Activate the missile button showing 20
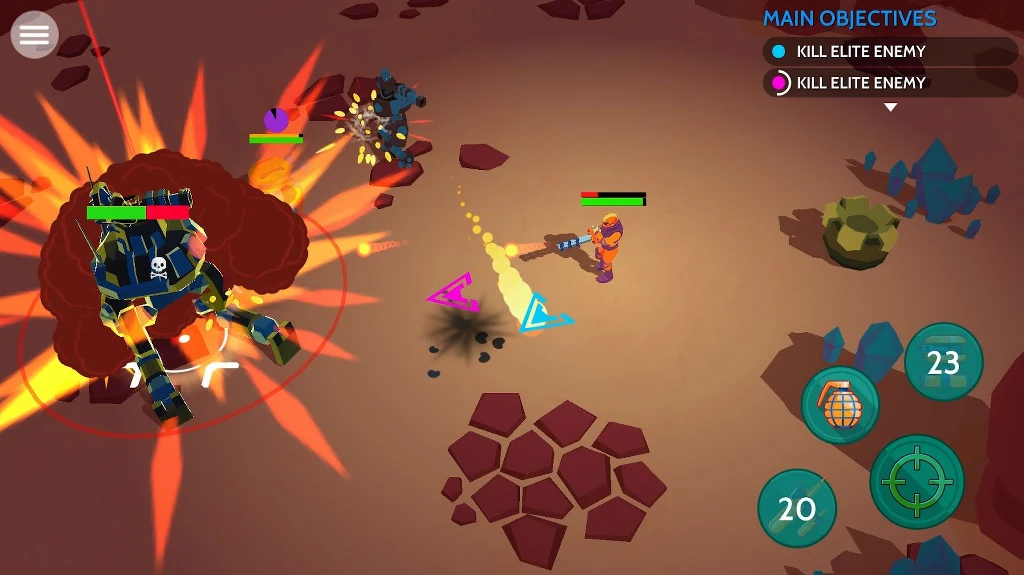Screen dimensions: 1024x575 click(x=797, y=508)
